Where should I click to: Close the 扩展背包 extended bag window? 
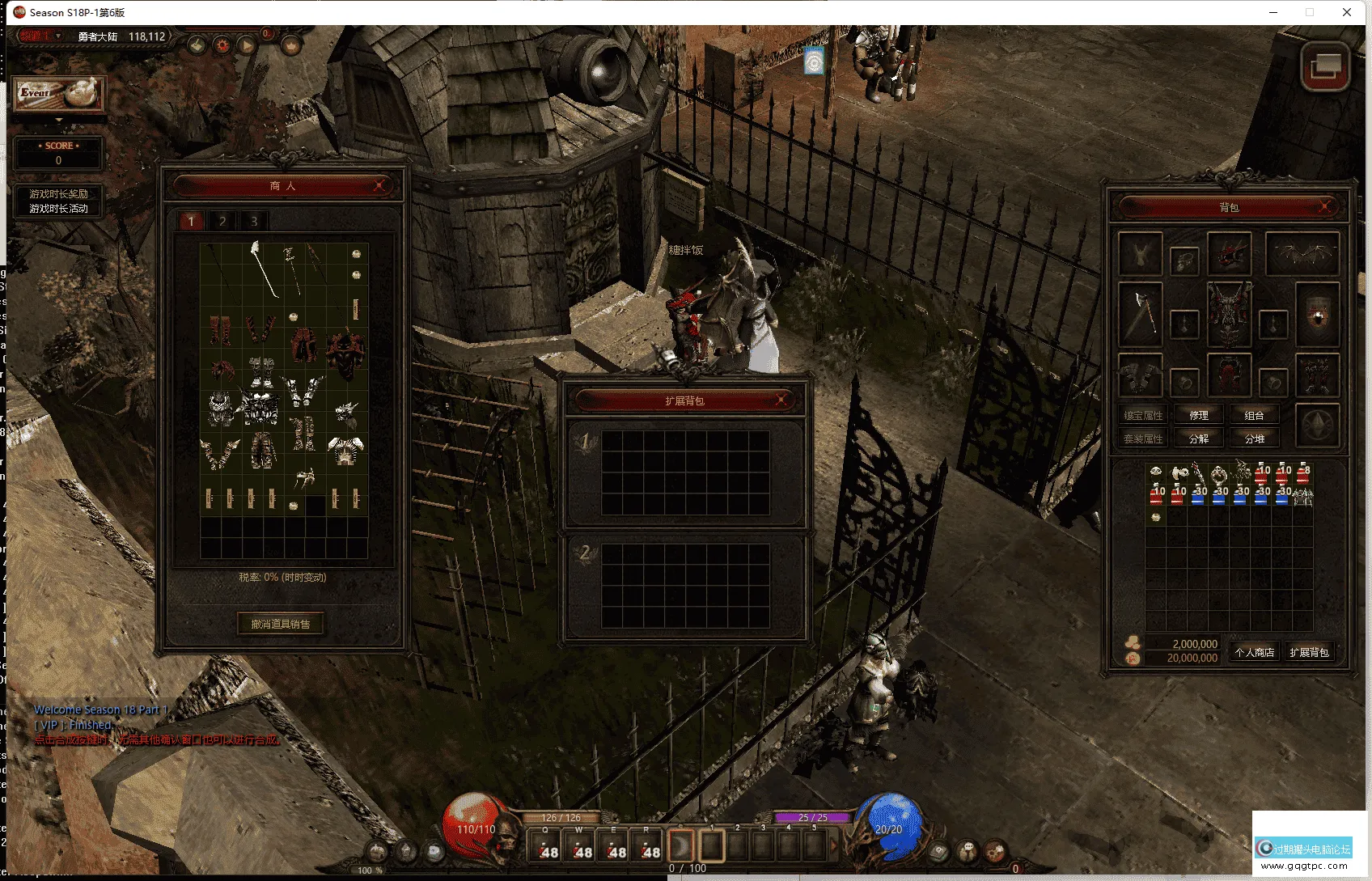coord(781,400)
